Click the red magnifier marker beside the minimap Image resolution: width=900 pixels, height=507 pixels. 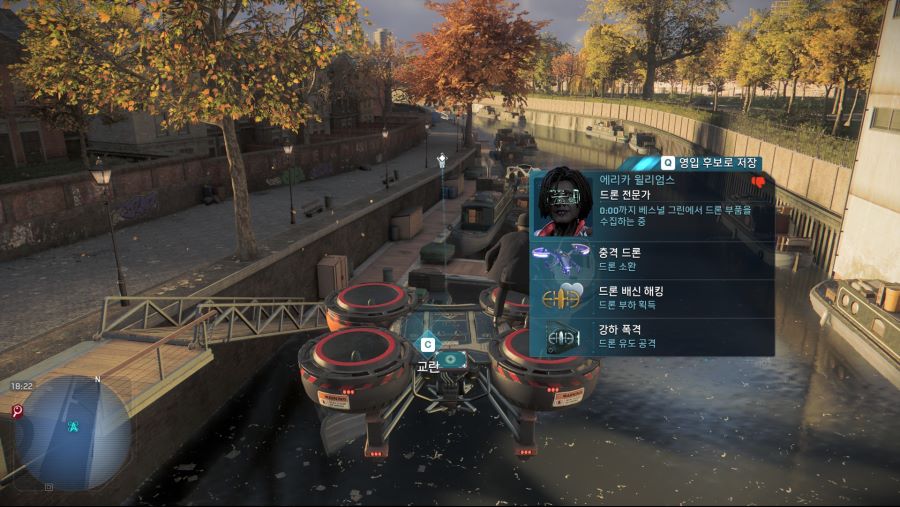click(17, 411)
